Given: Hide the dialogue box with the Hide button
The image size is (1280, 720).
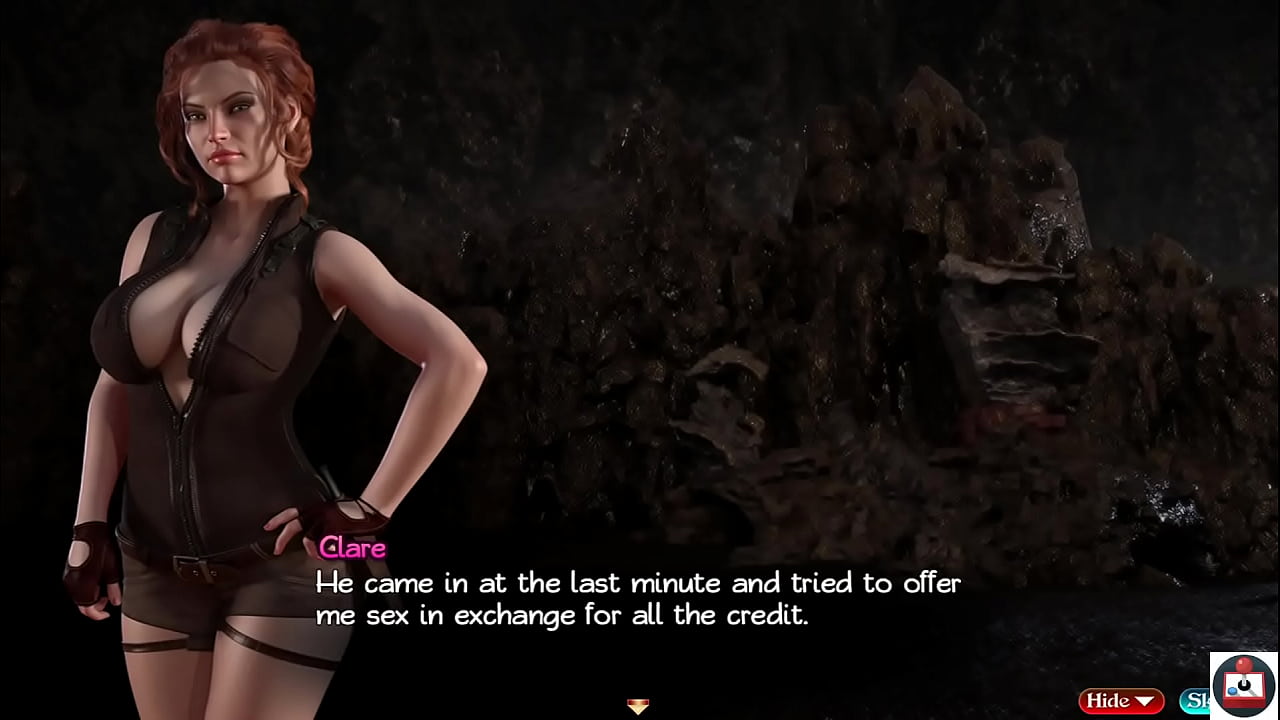Looking at the screenshot, I should [x=1119, y=701].
